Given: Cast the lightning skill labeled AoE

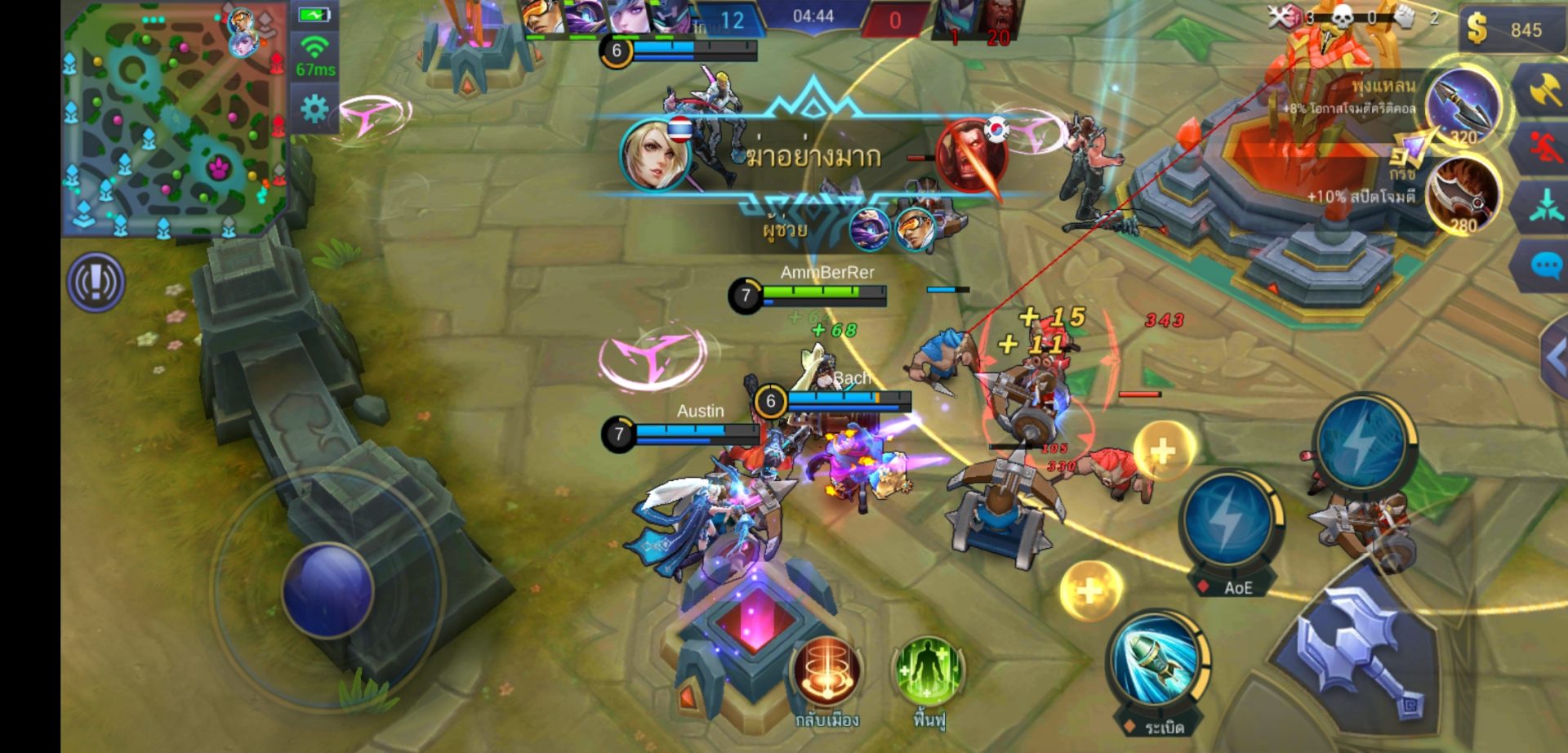Looking at the screenshot, I should [1230, 522].
